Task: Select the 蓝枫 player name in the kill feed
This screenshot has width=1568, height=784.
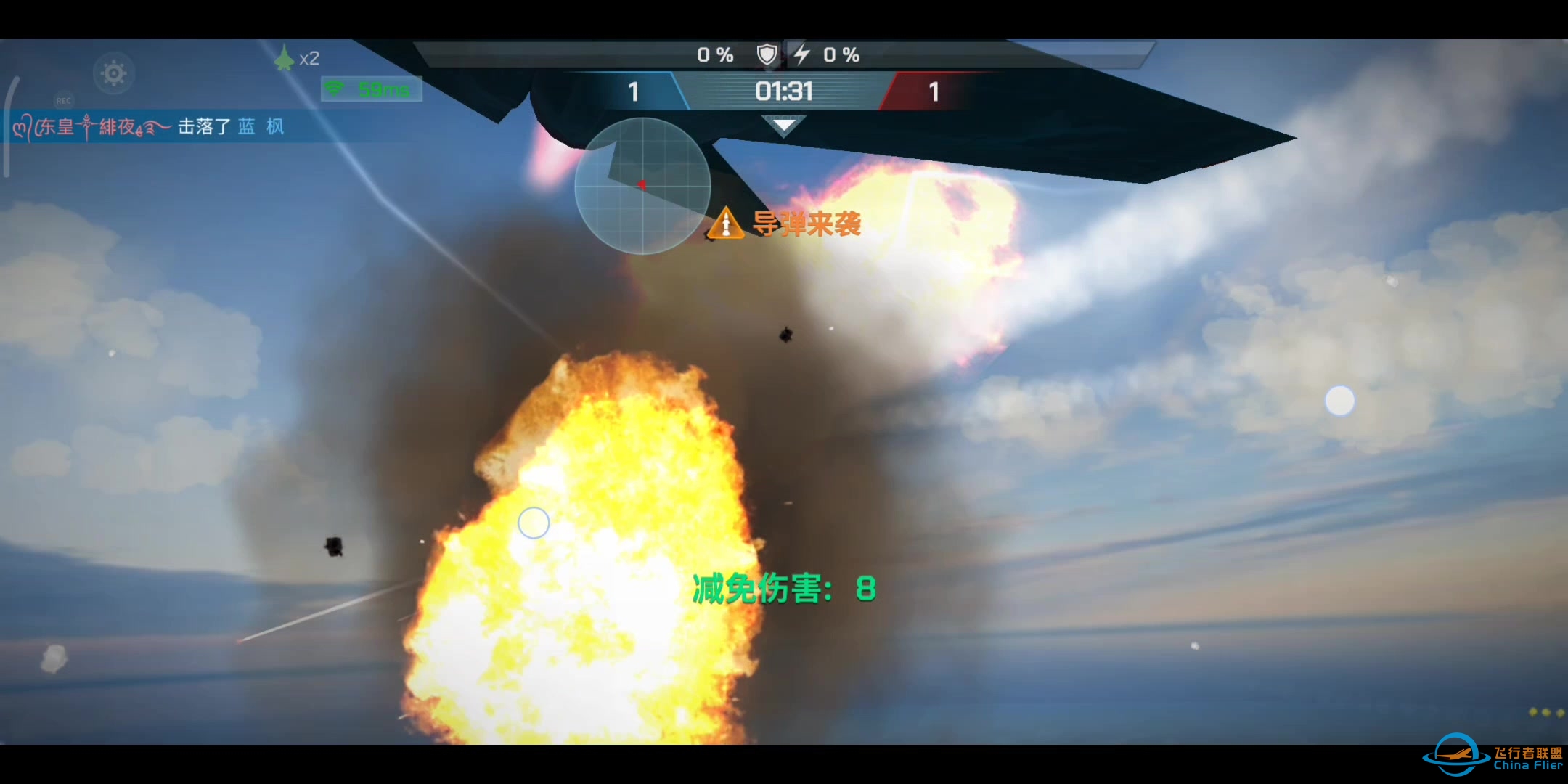Action: [261, 126]
